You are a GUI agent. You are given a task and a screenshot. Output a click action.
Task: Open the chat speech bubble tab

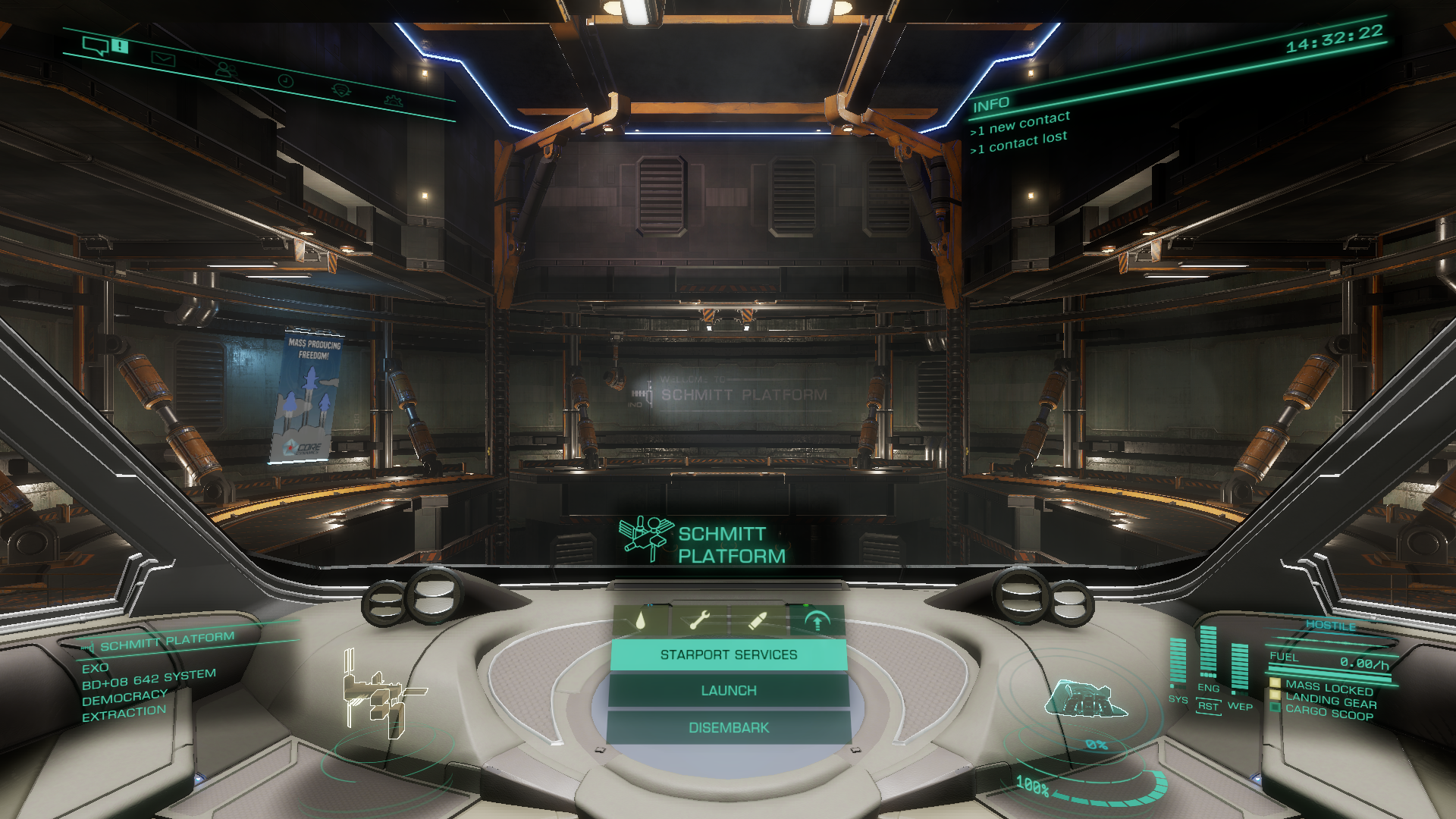click(x=96, y=46)
